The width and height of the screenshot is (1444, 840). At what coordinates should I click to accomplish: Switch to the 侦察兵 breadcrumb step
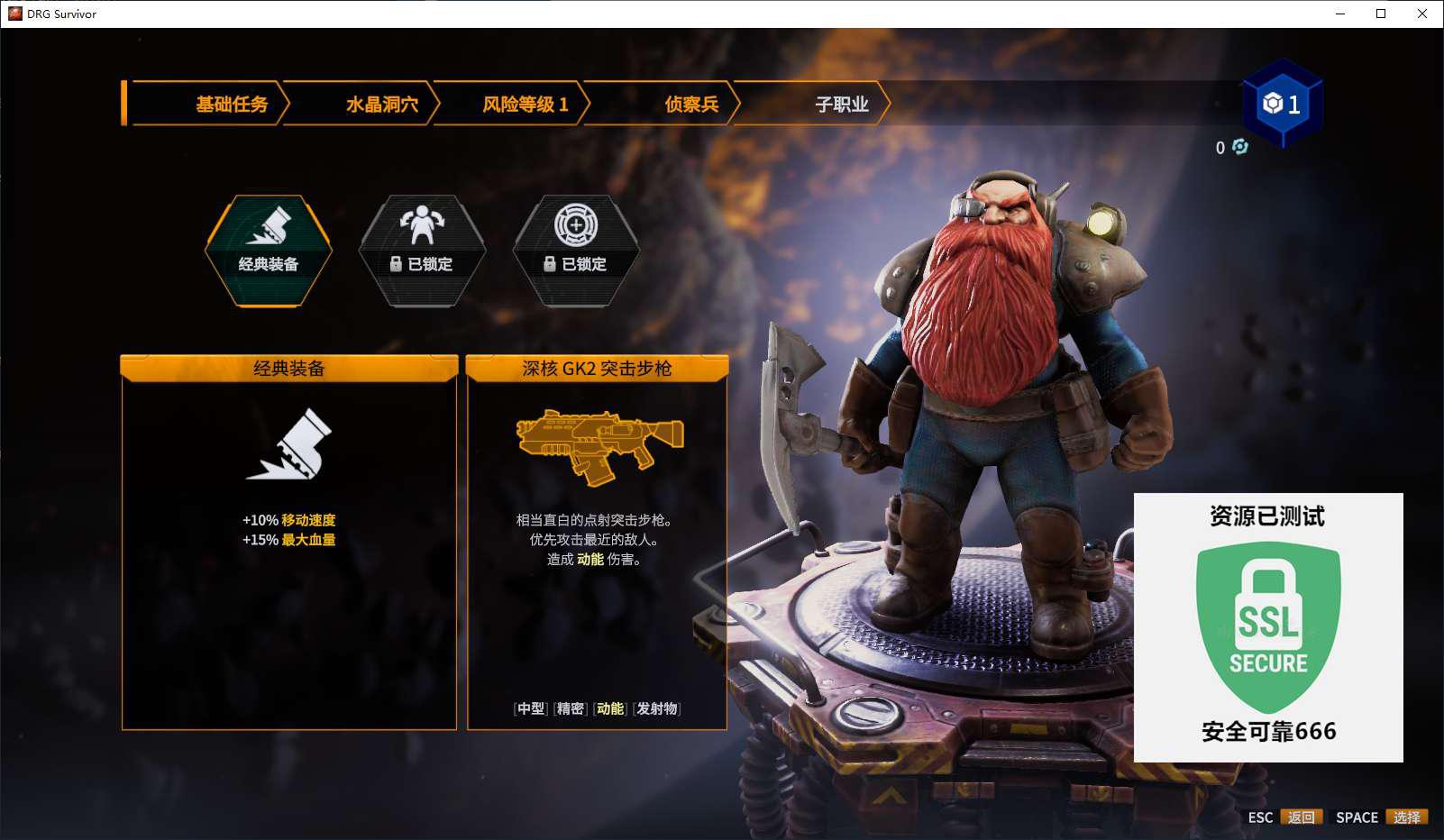(x=690, y=105)
